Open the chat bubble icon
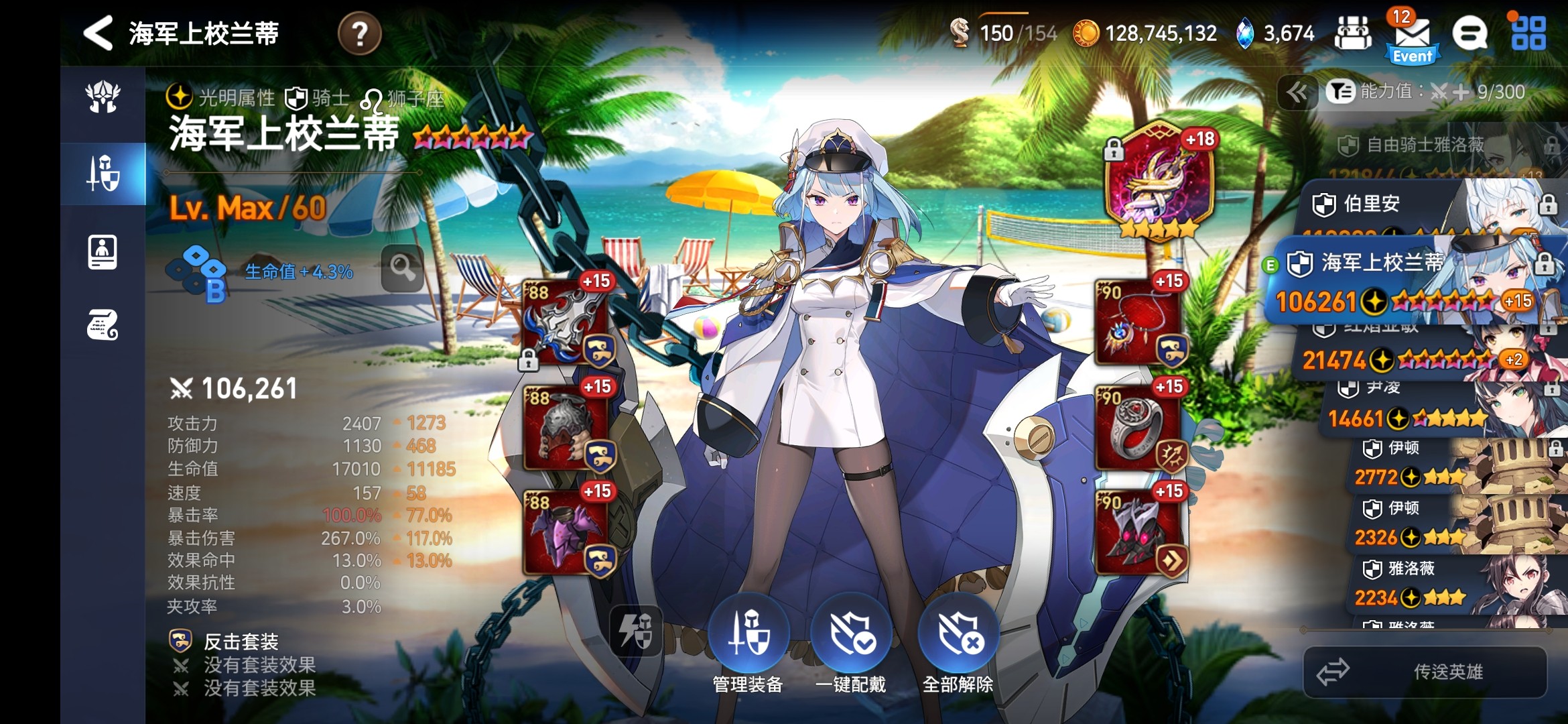The image size is (1568, 724). click(1469, 34)
